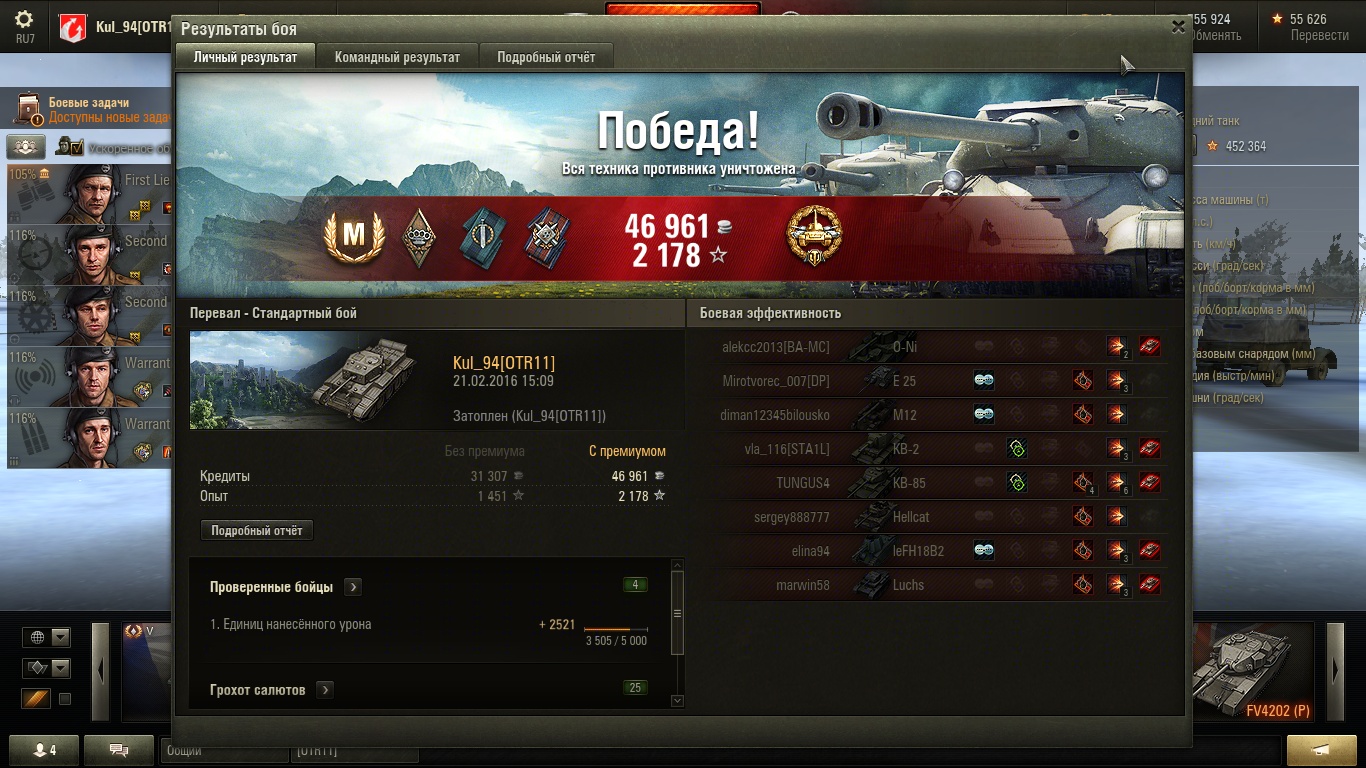The image size is (1366, 768).
Task: Open the Подробный отчёт tab
Action: (546, 57)
